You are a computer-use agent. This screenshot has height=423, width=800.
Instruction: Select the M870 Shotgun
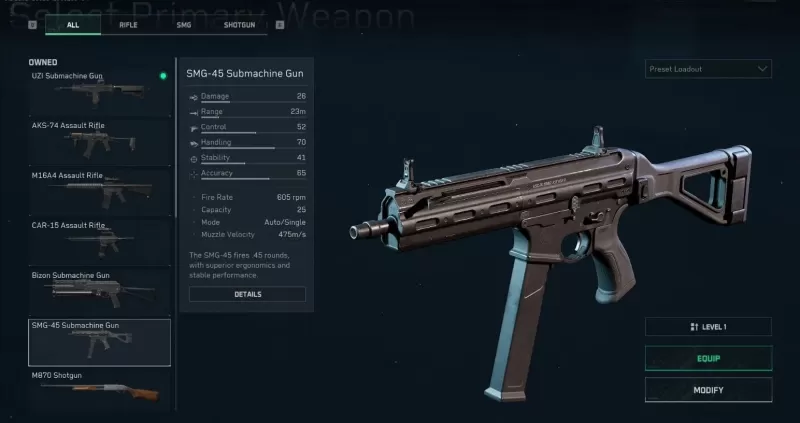[98, 387]
